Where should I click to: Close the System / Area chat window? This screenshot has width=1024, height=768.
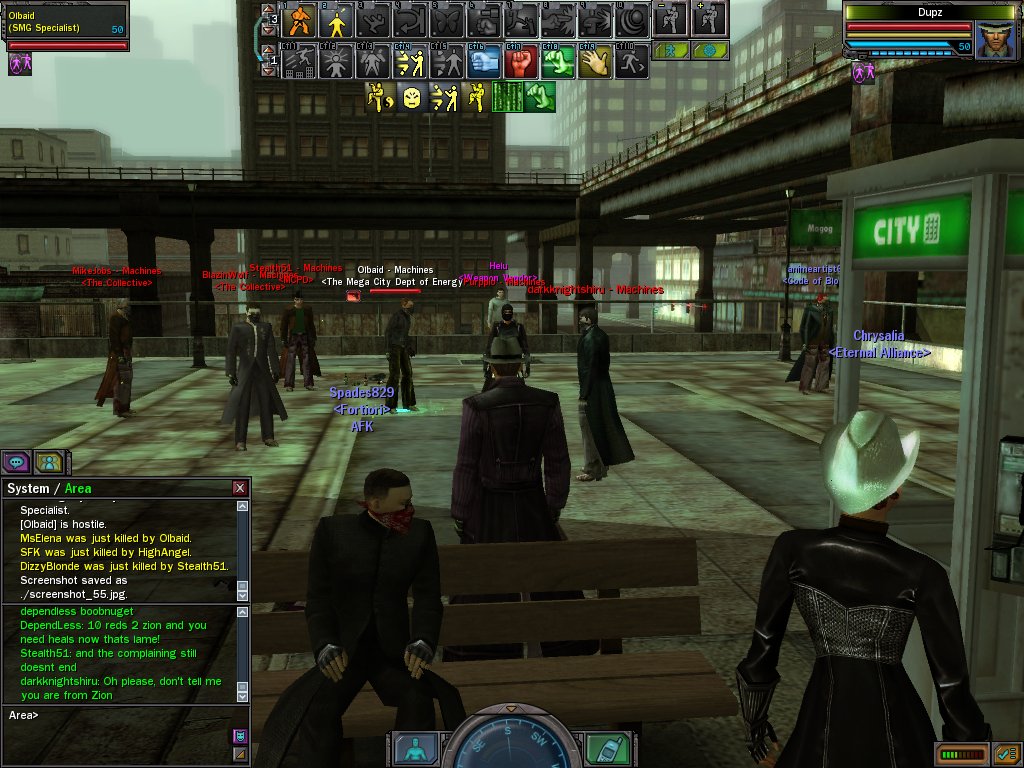[x=240, y=488]
